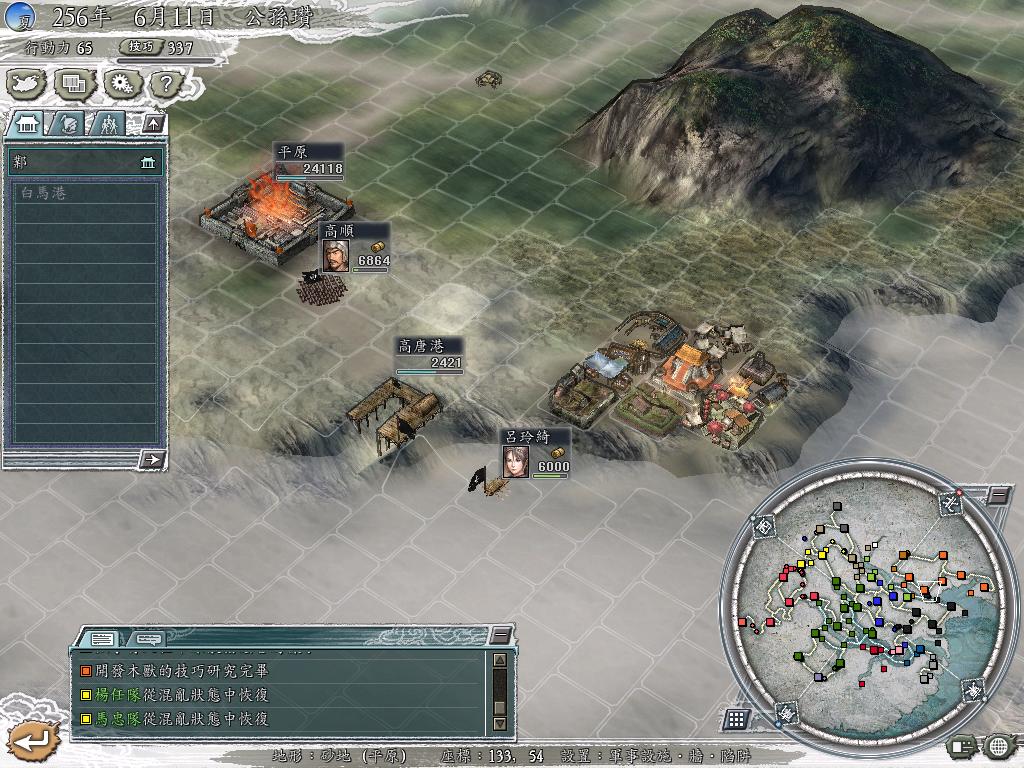Toggle the grid button beside the minimap
Screen dimensions: 1024x768
(736, 718)
